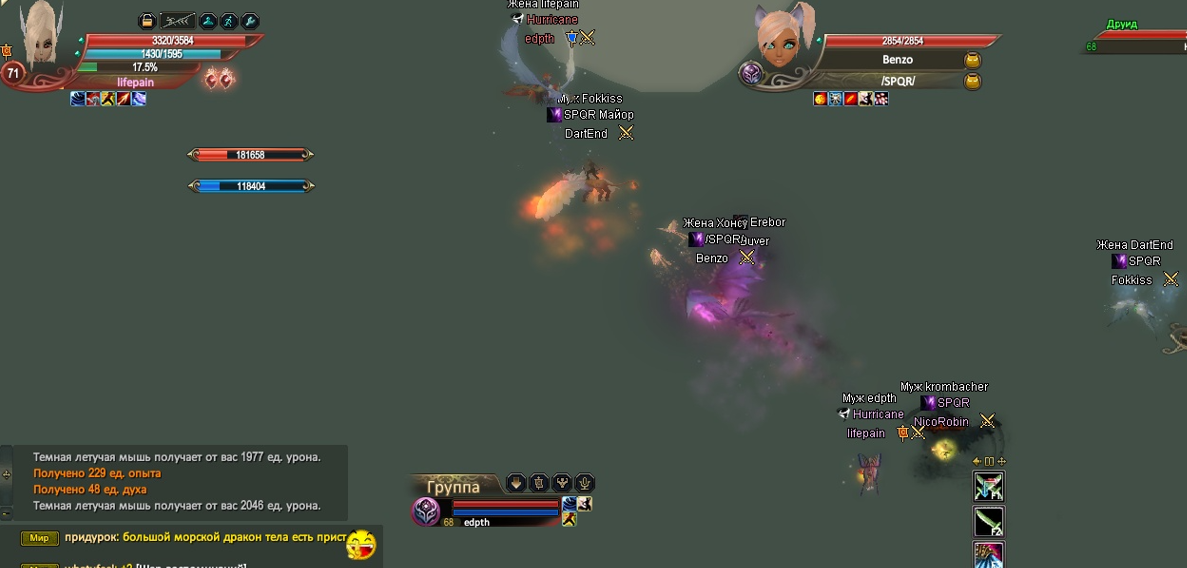Click the gold pot icon beside Benzo
The height and width of the screenshot is (568, 1187).
972,61
